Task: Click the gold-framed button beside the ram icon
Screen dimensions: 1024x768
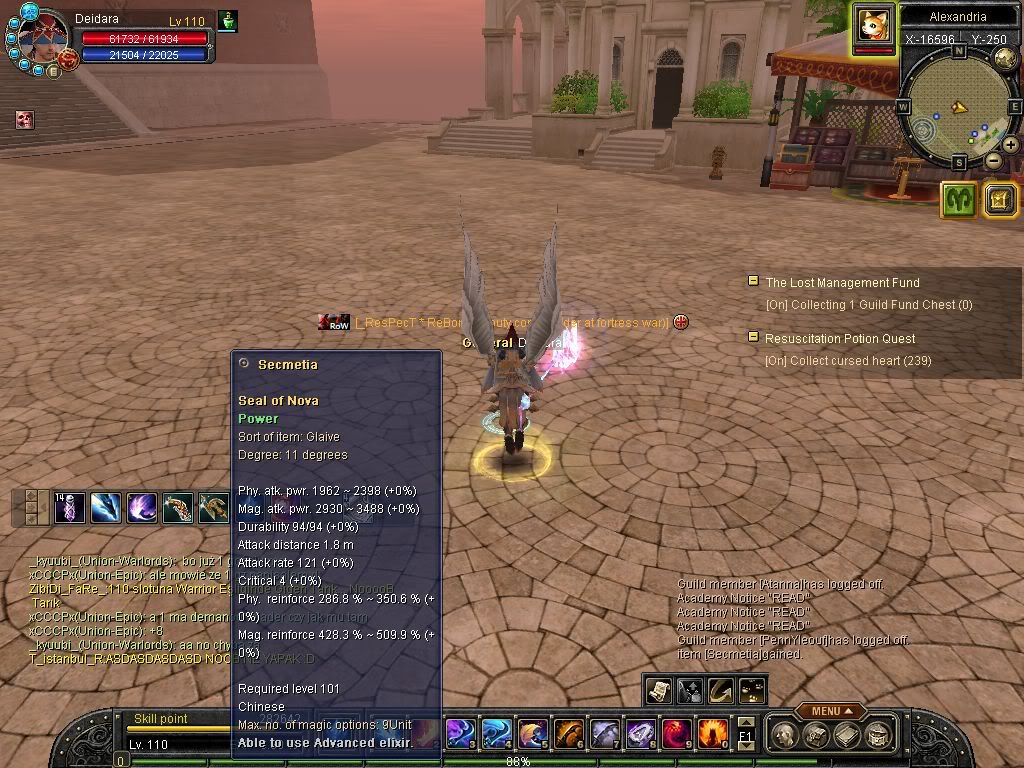Action: pos(1000,200)
